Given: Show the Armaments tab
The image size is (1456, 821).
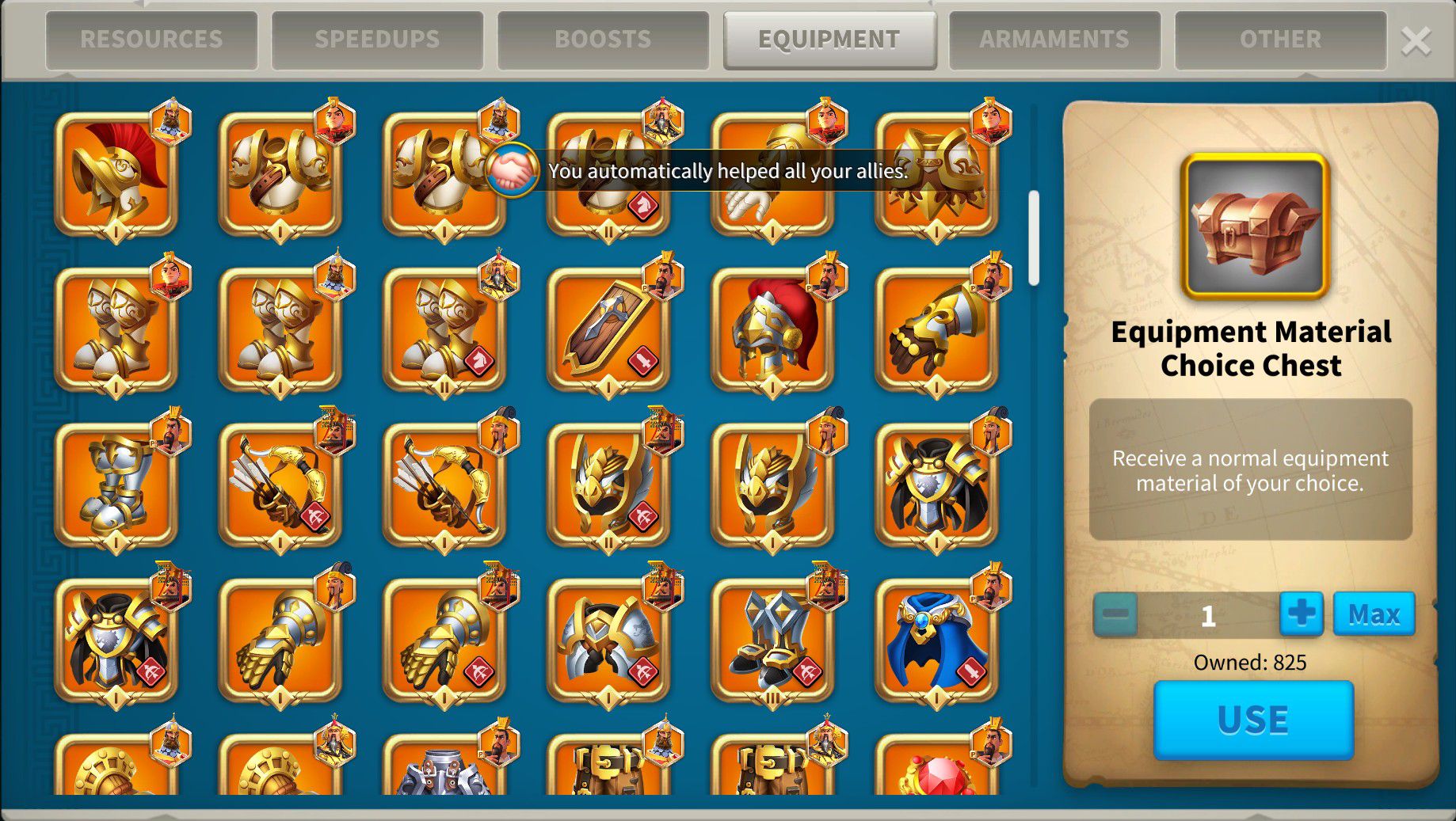Looking at the screenshot, I should tap(1054, 39).
